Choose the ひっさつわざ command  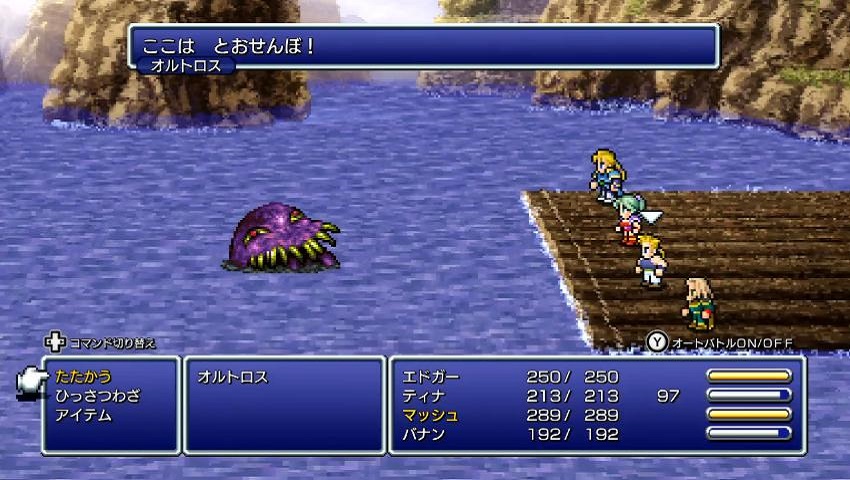98,396
